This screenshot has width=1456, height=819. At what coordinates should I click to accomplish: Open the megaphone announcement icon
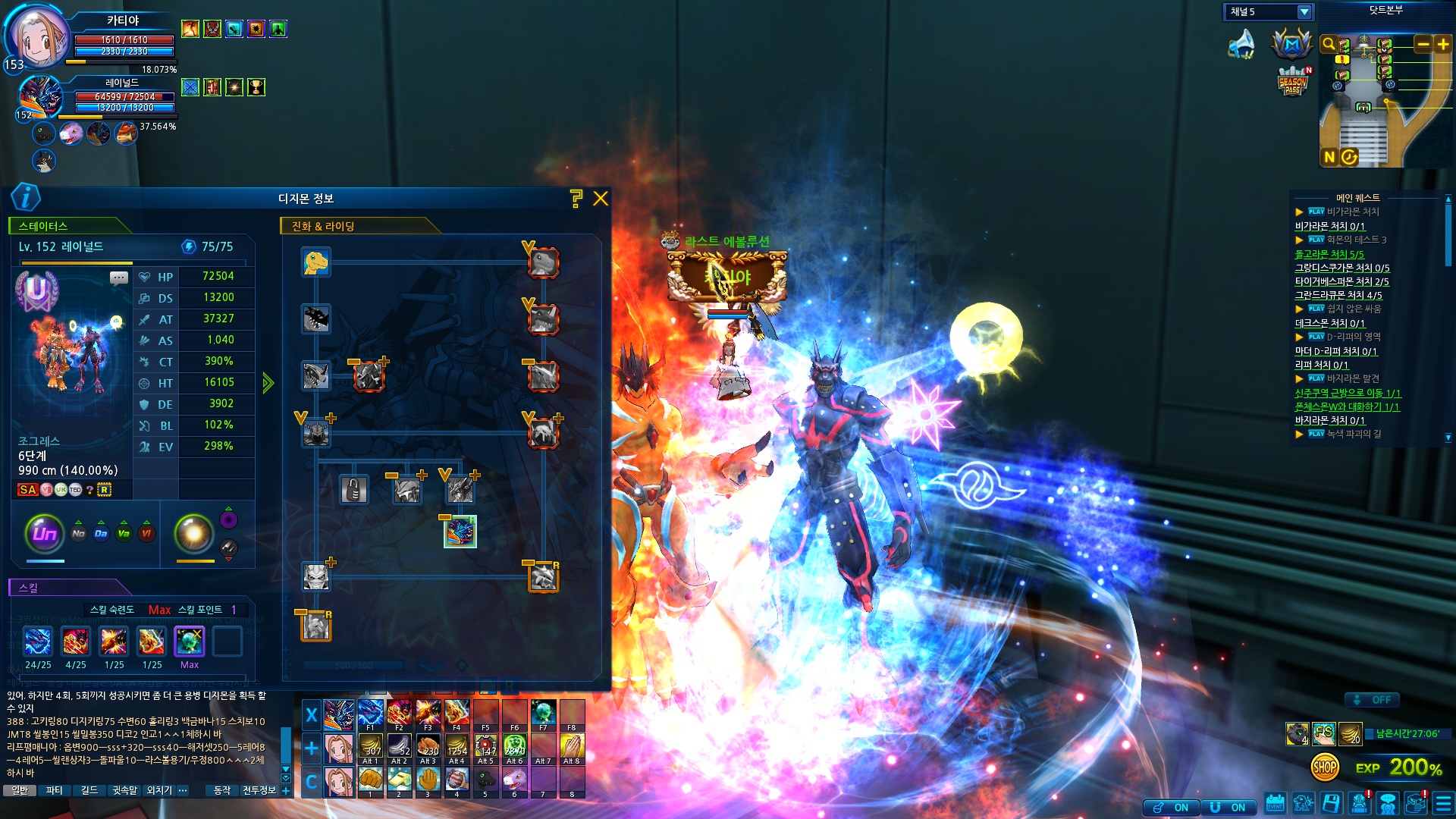pyautogui.click(x=1241, y=44)
